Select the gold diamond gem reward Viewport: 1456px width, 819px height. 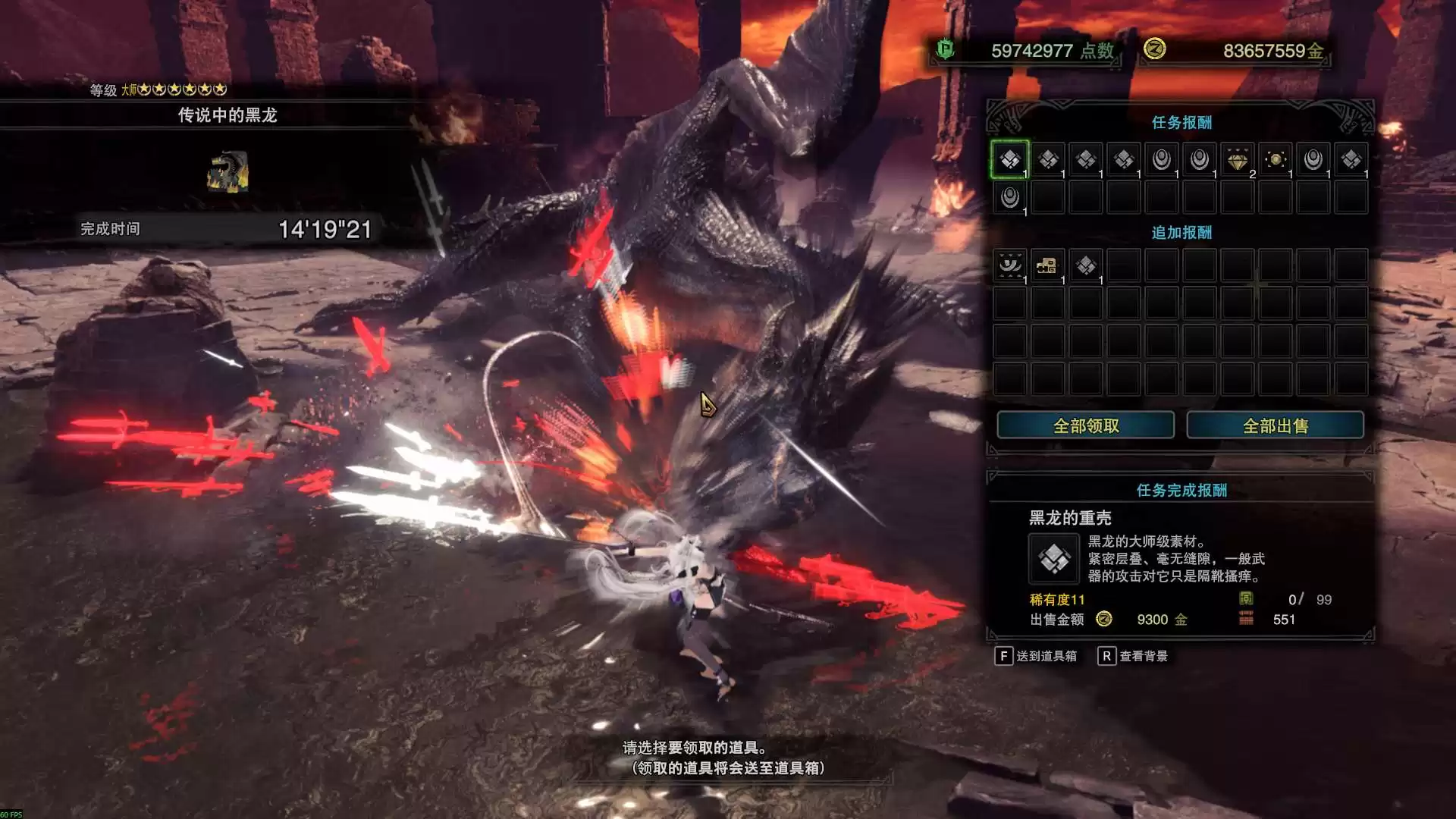[x=1237, y=160]
